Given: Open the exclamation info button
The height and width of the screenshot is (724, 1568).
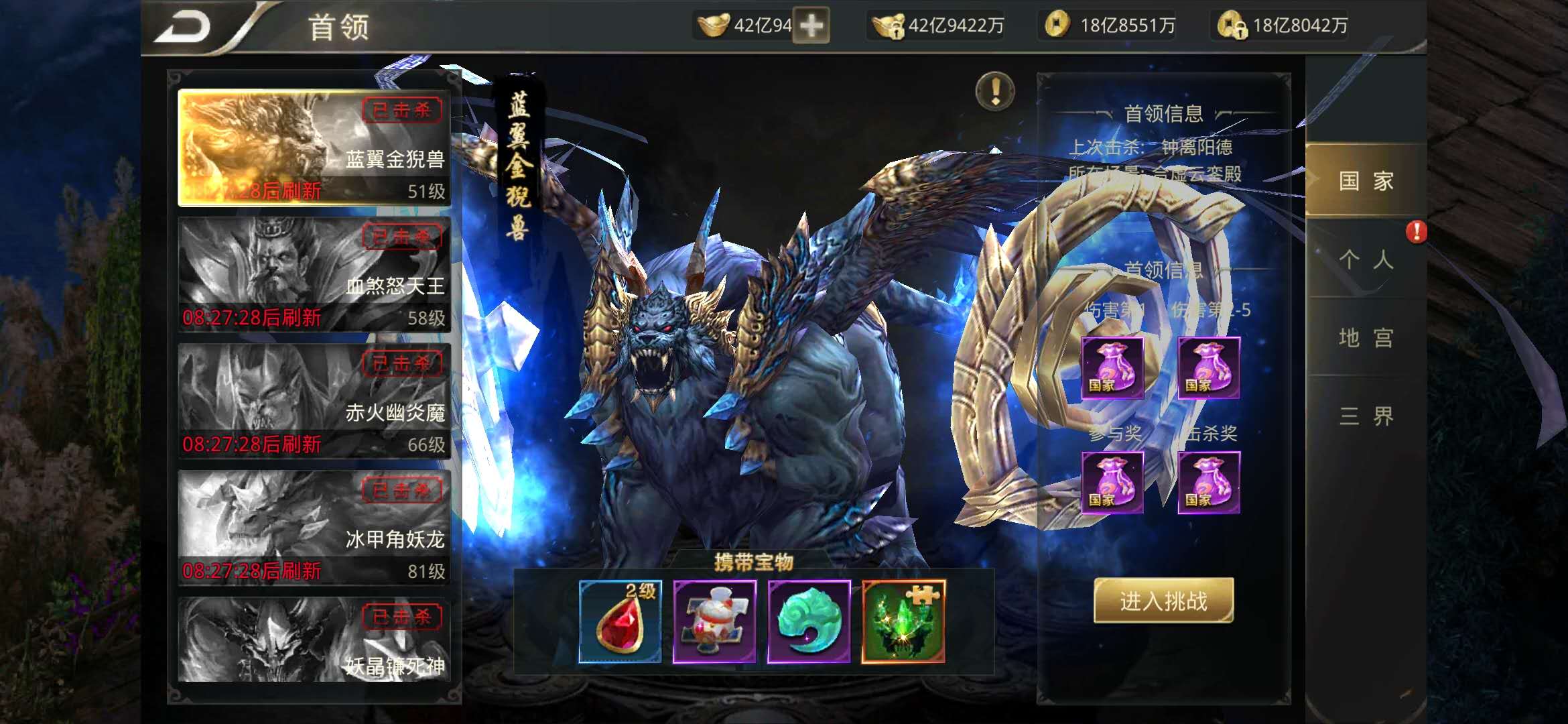Looking at the screenshot, I should 995,90.
